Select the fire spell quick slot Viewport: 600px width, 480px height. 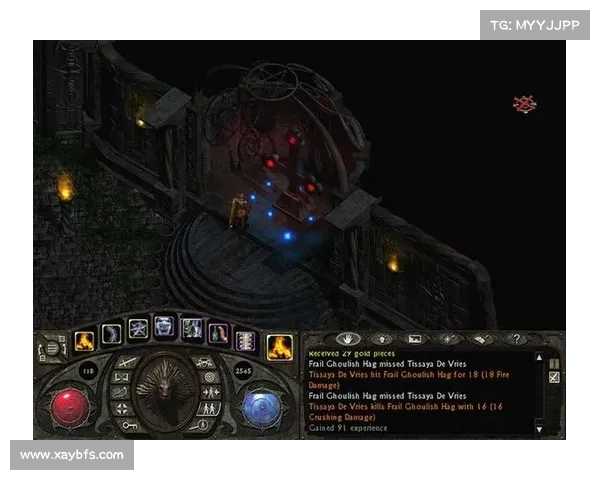[83, 341]
